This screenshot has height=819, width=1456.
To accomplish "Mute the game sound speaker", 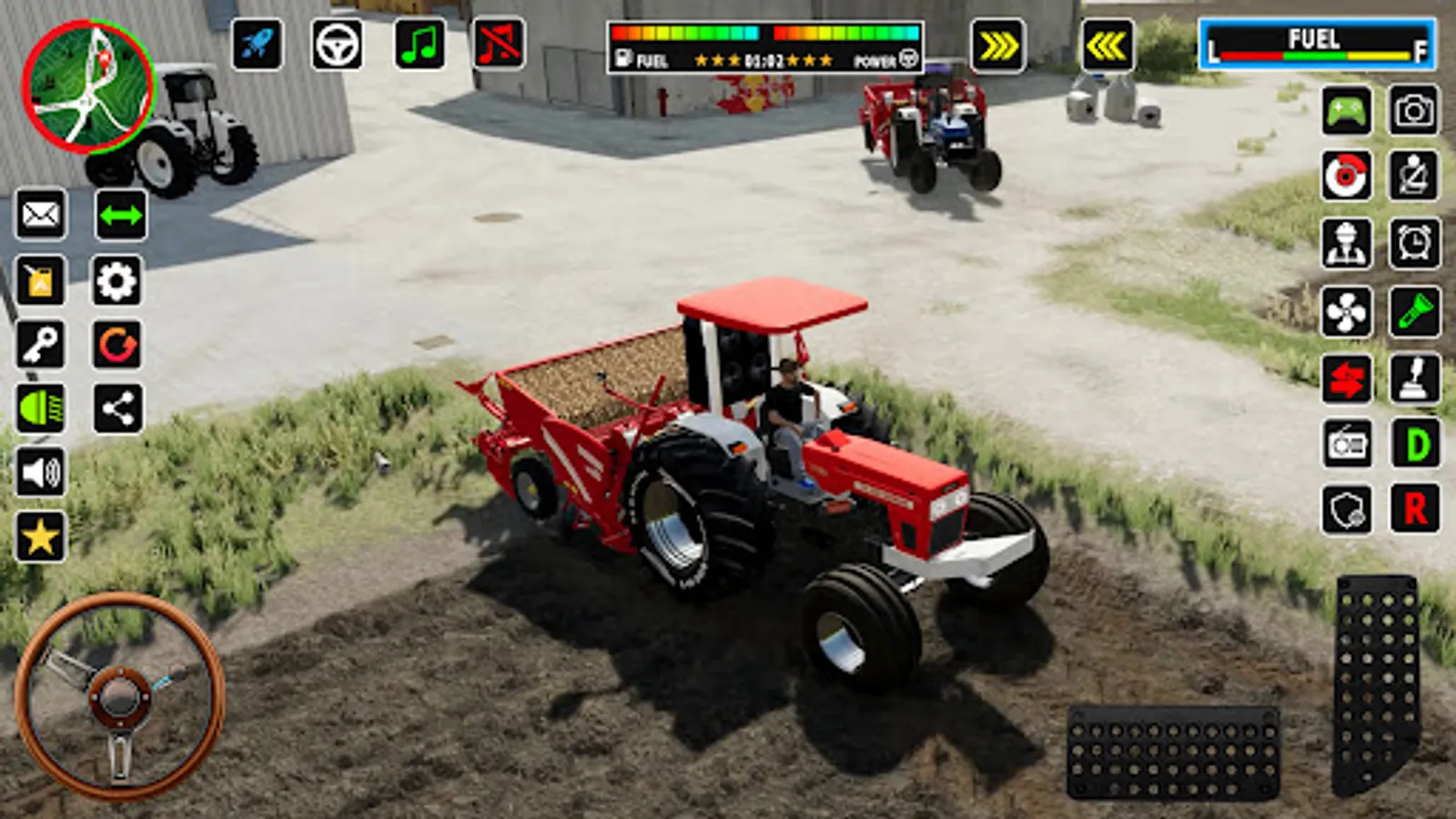I will coord(36,472).
